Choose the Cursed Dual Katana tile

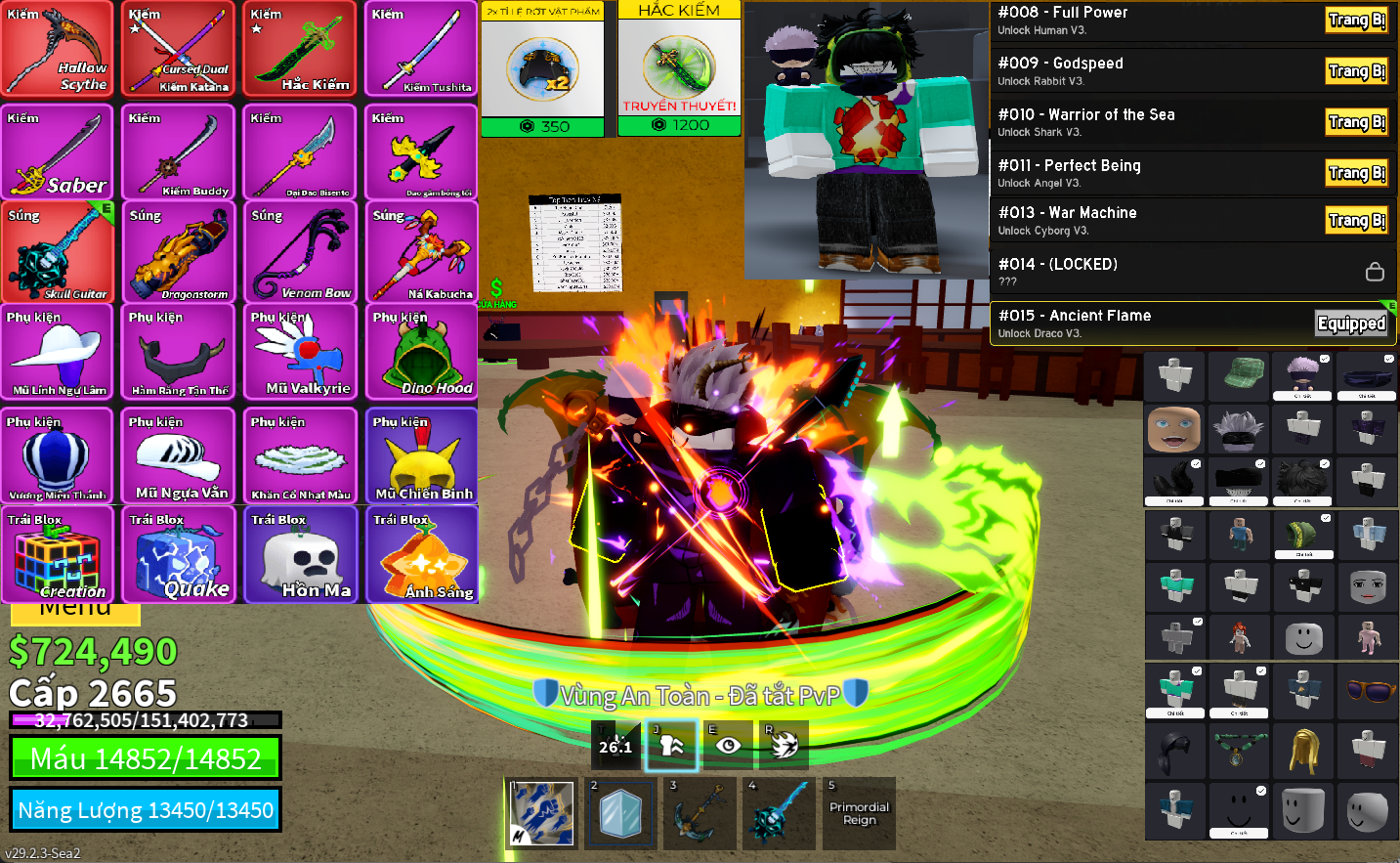pyautogui.click(x=179, y=49)
